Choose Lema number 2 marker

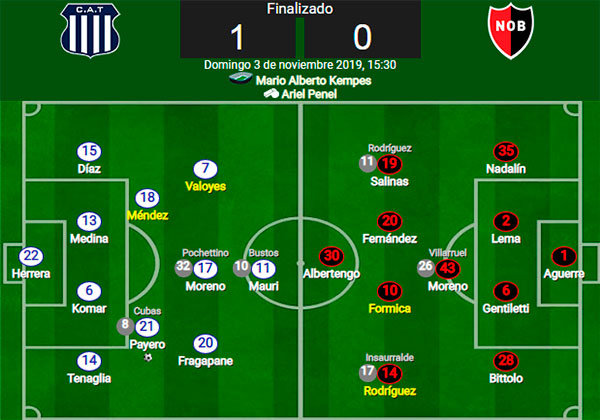click(507, 221)
